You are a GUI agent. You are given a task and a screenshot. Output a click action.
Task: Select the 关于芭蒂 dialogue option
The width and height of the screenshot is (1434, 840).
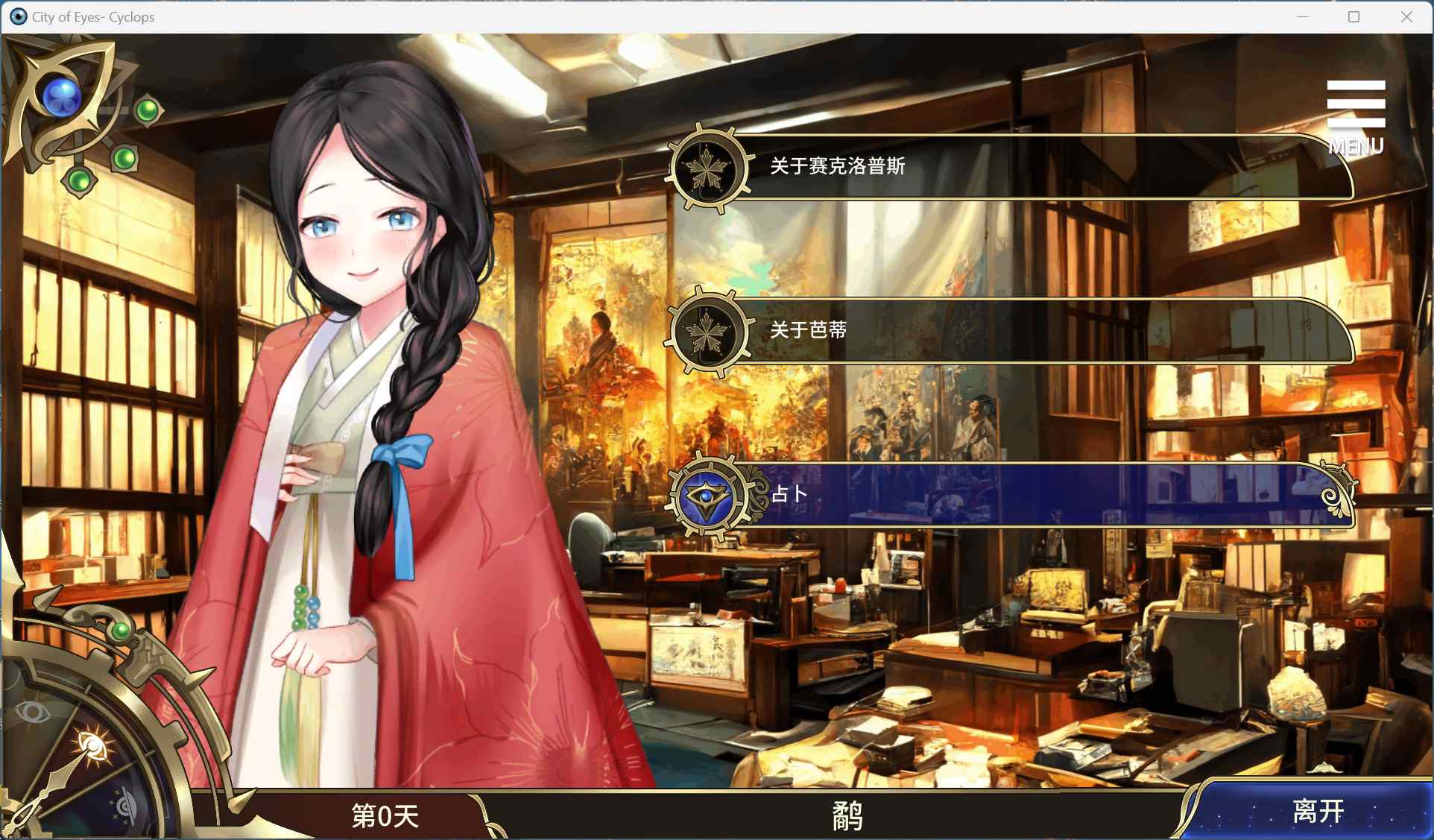tap(1006, 331)
